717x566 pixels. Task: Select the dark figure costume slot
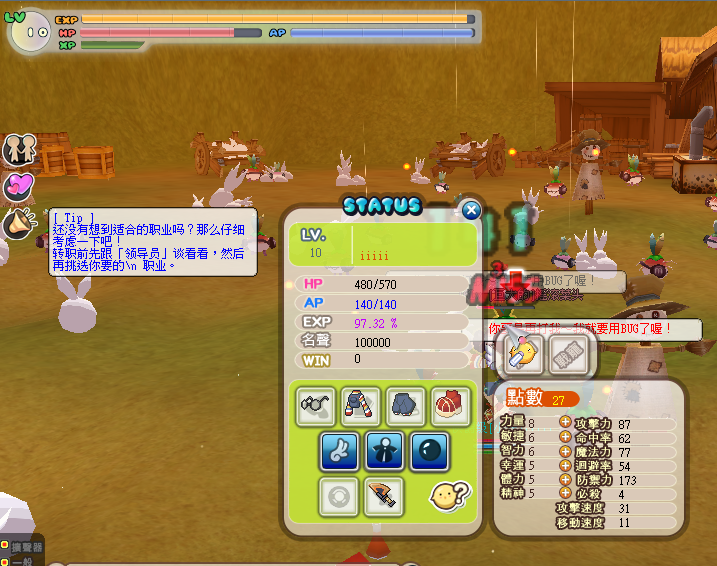384,451
